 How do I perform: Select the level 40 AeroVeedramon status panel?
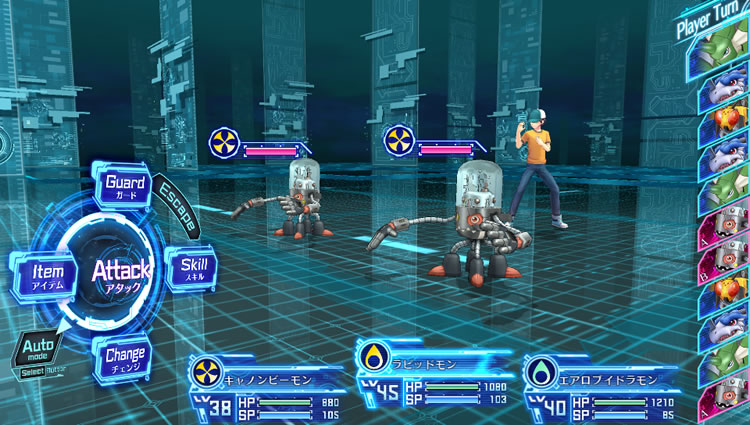[x=600, y=386]
